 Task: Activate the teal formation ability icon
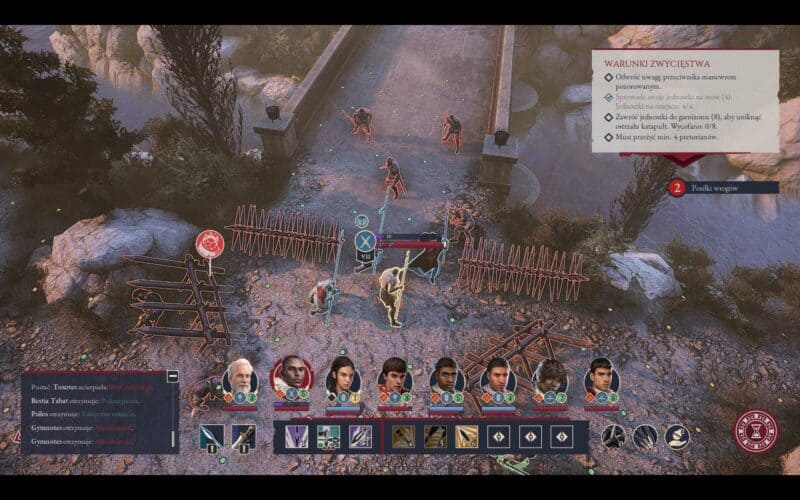(329, 436)
